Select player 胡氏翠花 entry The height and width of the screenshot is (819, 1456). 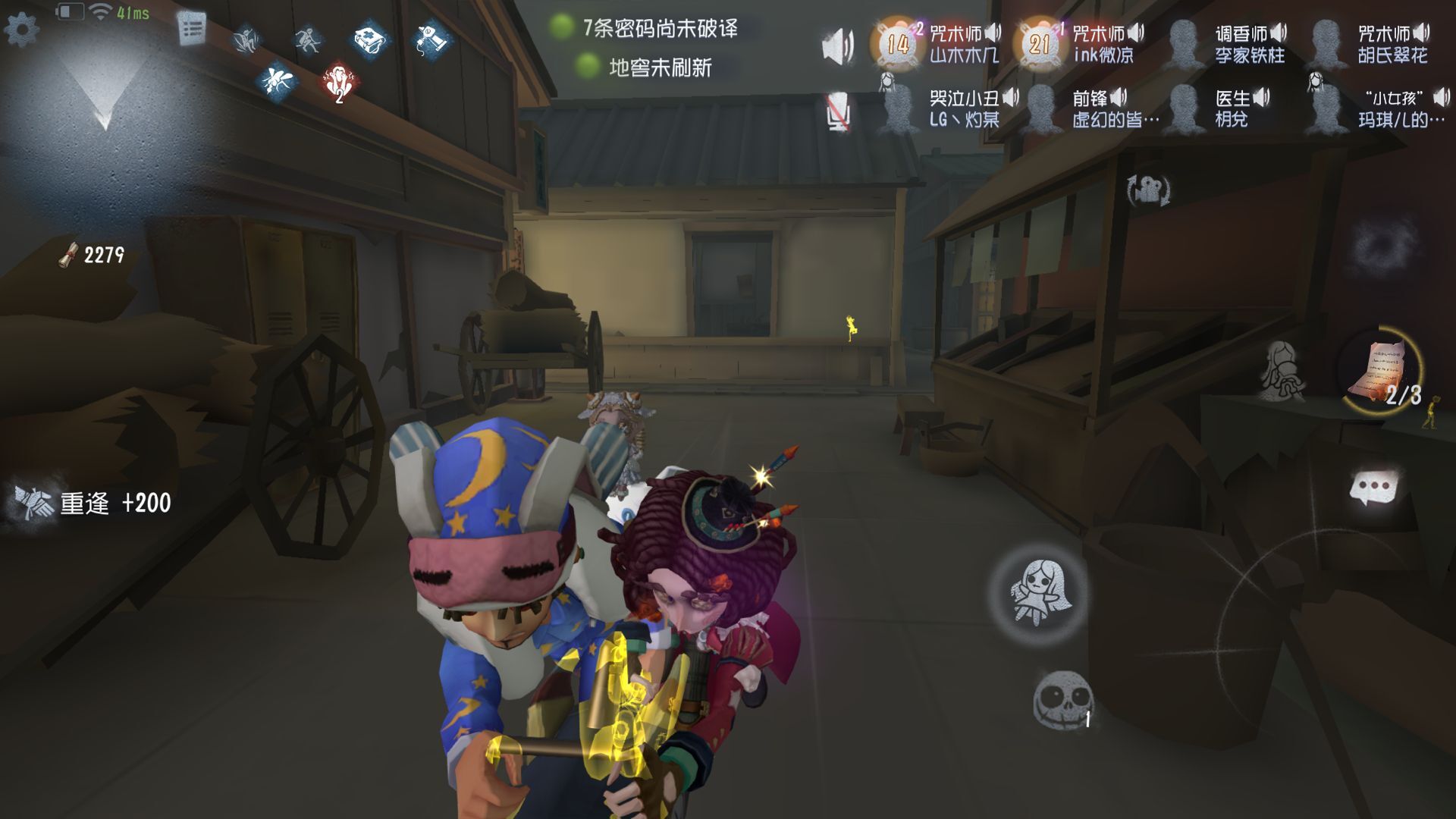click(1373, 44)
